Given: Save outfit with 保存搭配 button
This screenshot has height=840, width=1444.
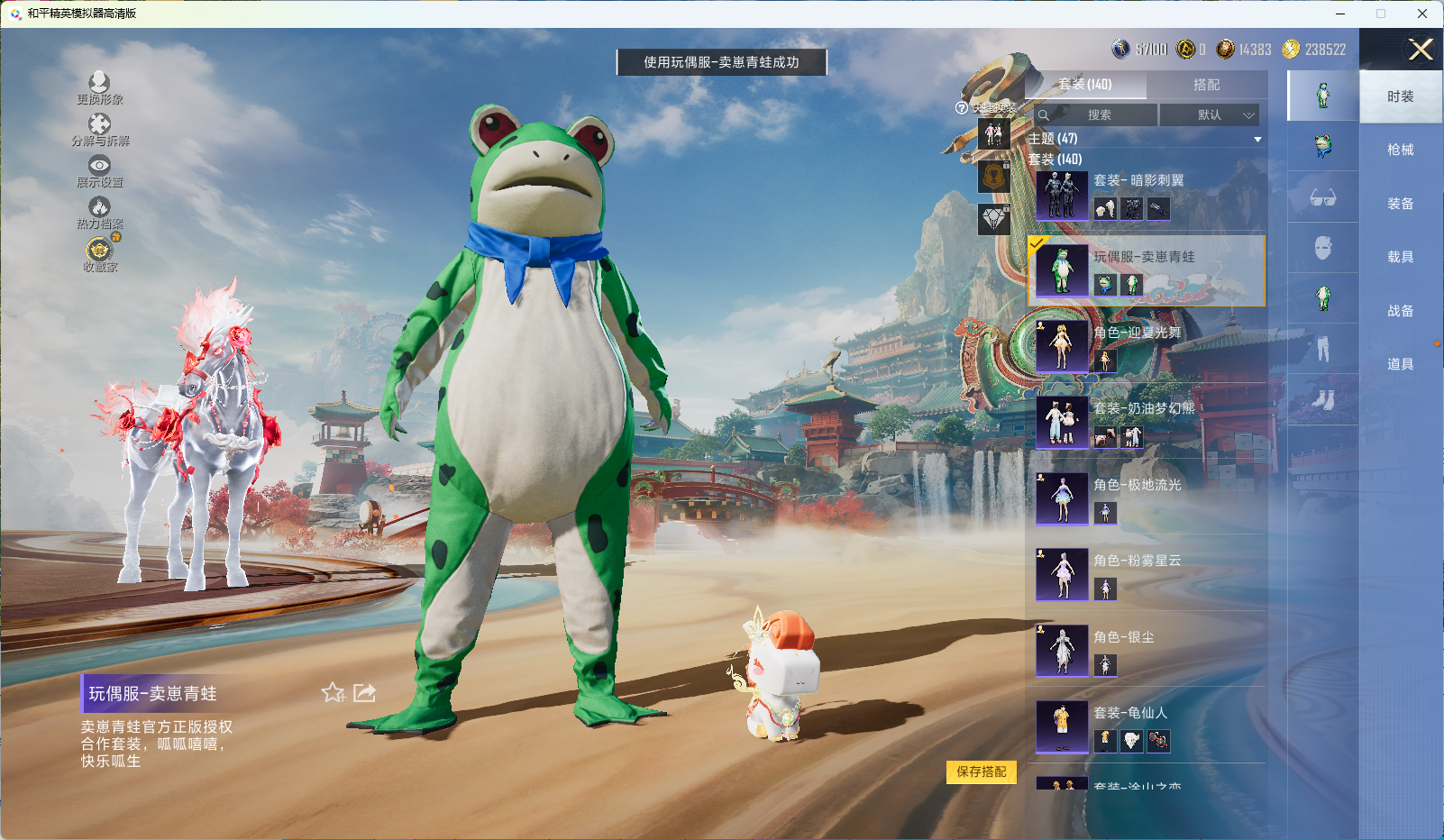Looking at the screenshot, I should coord(981,772).
